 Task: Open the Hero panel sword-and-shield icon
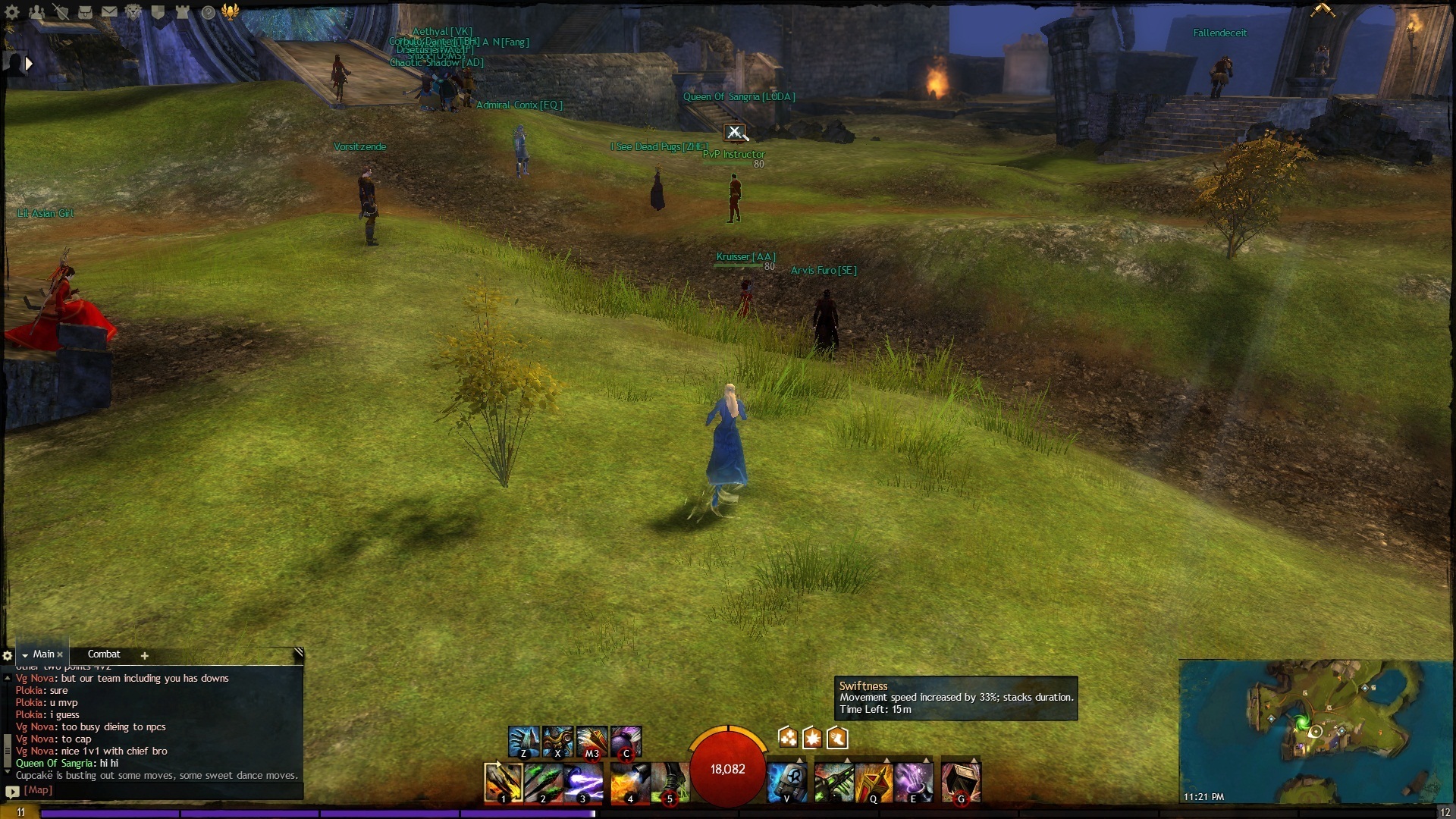point(61,12)
